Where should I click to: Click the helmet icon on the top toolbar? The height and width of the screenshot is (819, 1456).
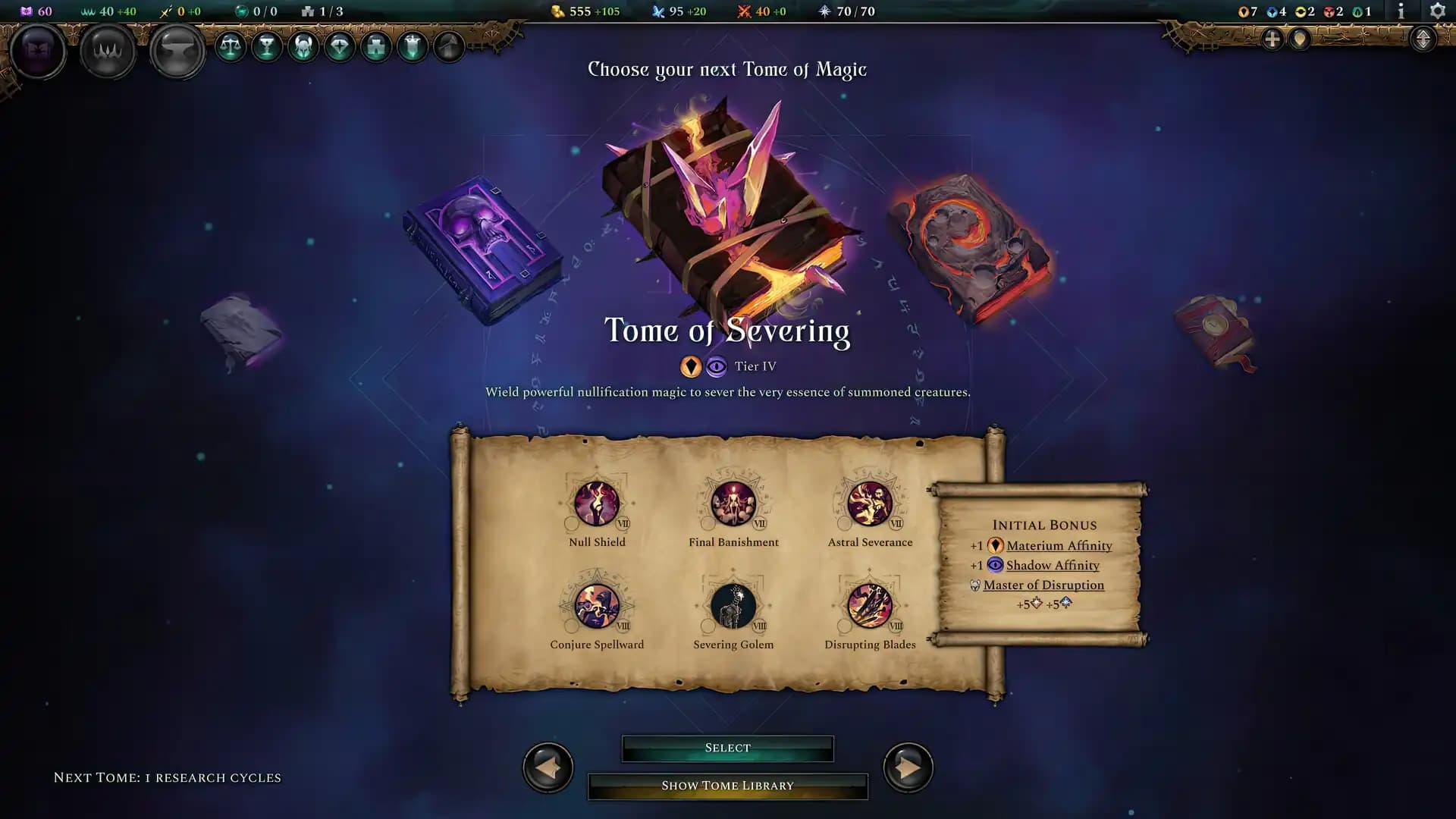(x=303, y=47)
